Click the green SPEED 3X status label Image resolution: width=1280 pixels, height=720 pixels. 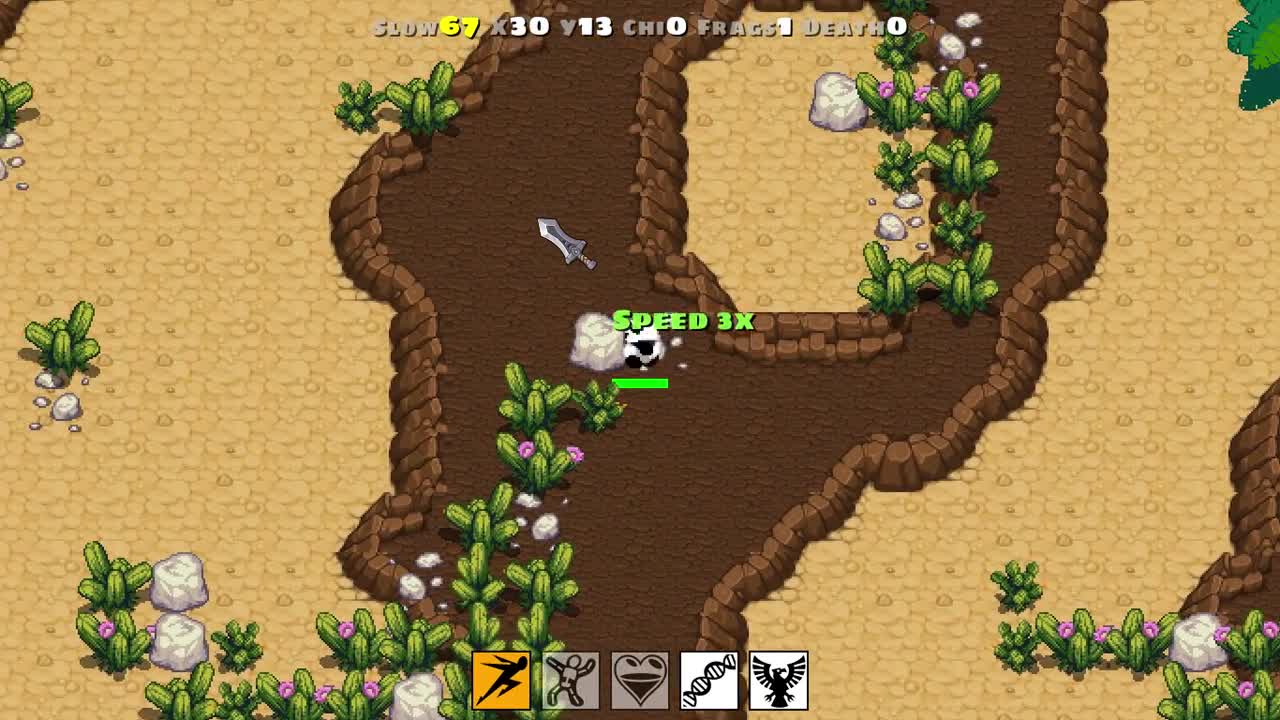[x=684, y=322]
